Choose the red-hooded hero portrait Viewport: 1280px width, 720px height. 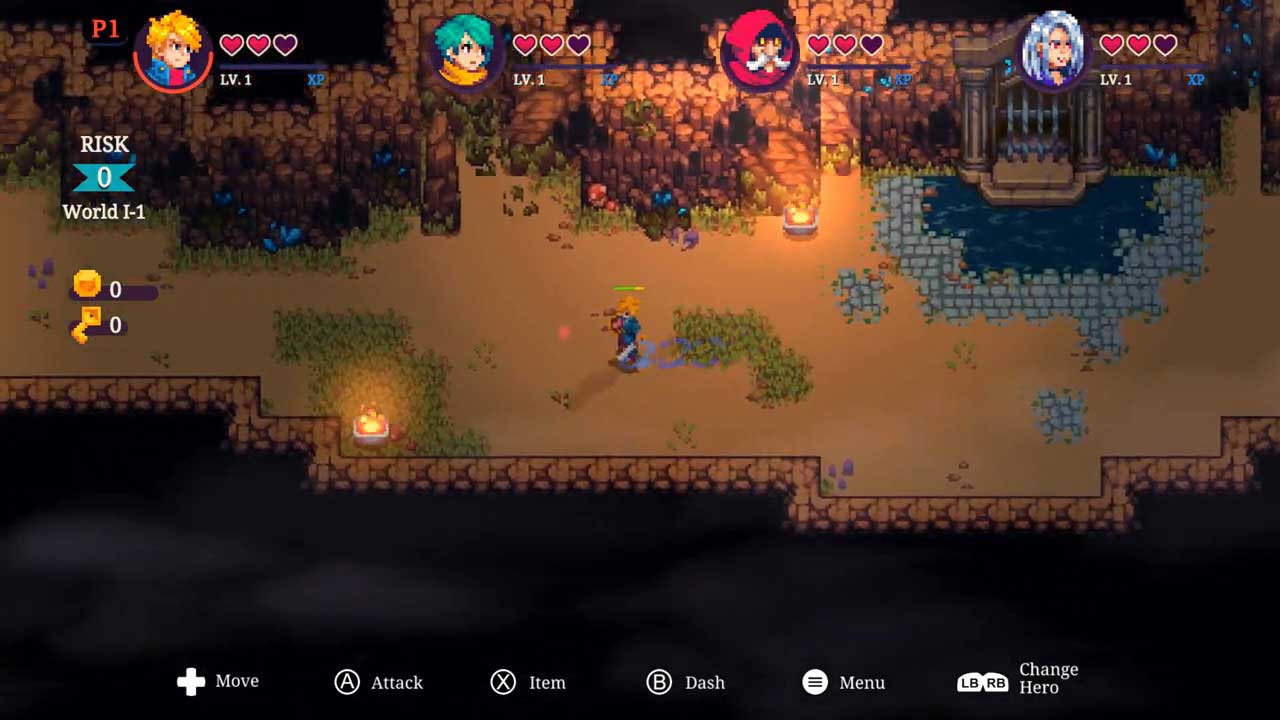(759, 49)
